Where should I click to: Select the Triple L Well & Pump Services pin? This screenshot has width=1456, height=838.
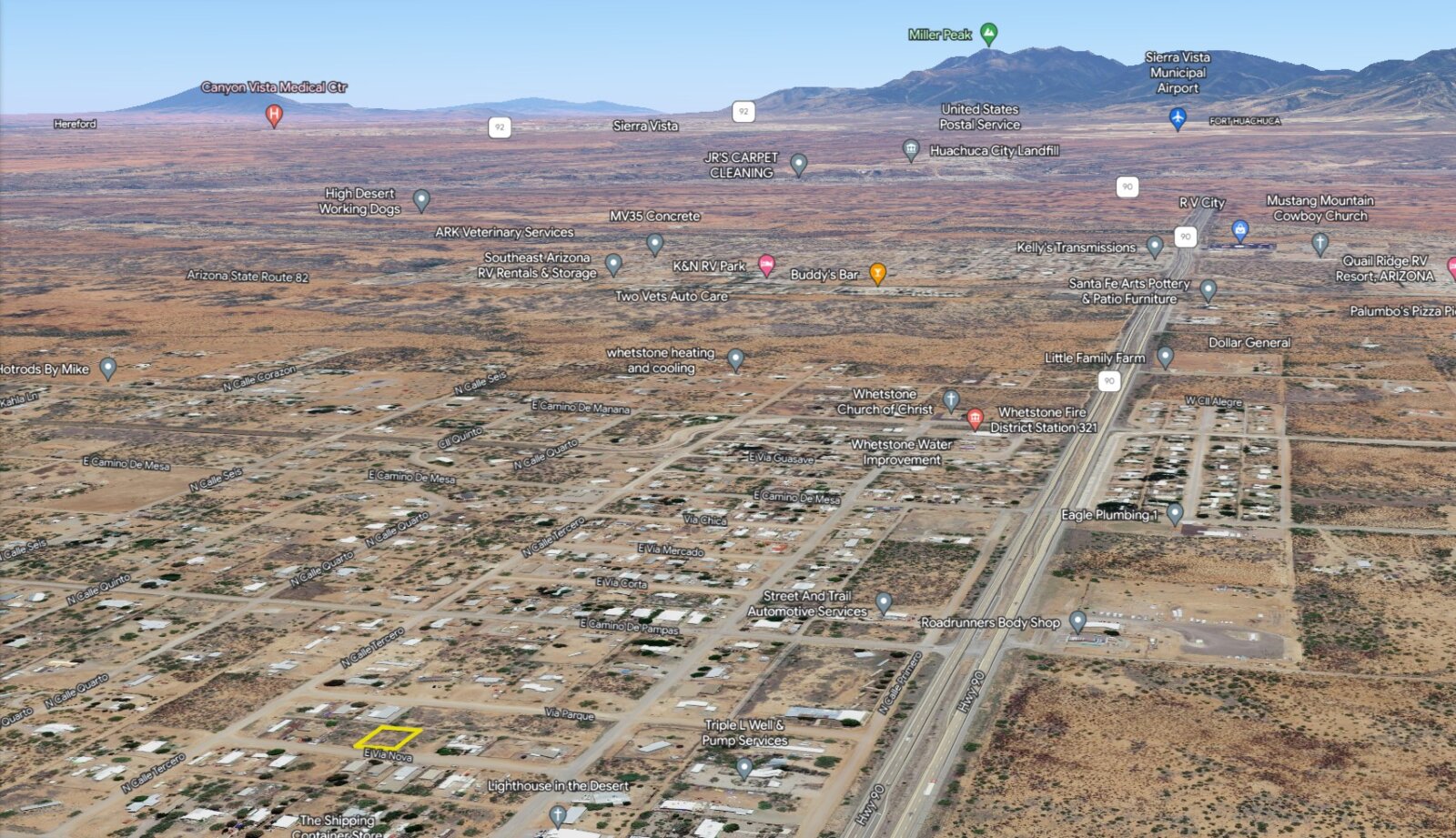tap(743, 768)
